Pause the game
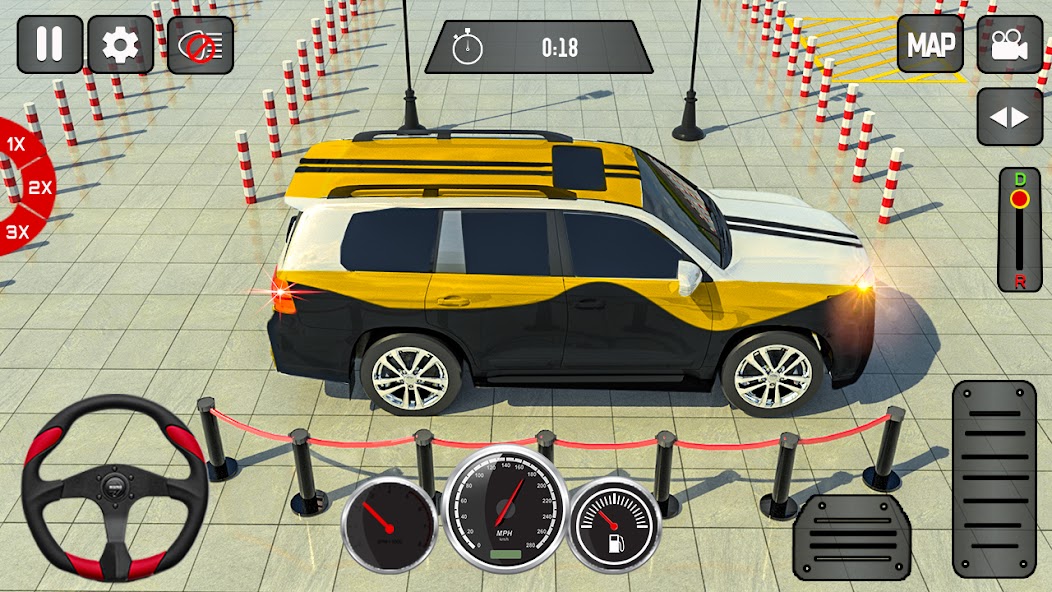1052x592 pixels. (48, 44)
